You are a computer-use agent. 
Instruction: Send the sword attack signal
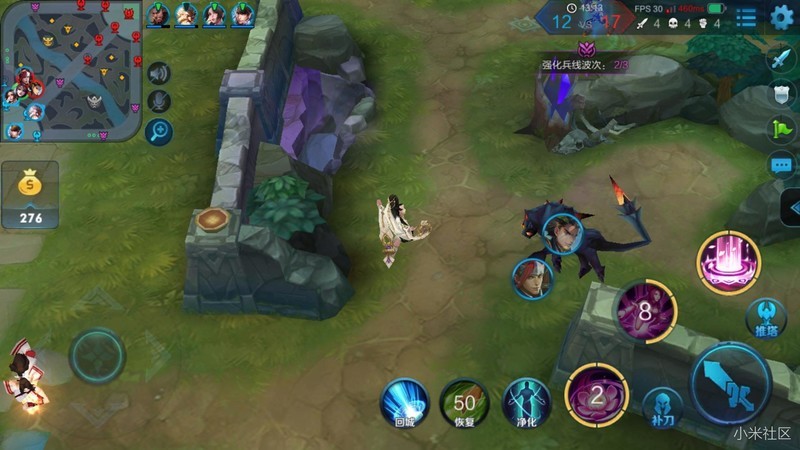pos(780,59)
